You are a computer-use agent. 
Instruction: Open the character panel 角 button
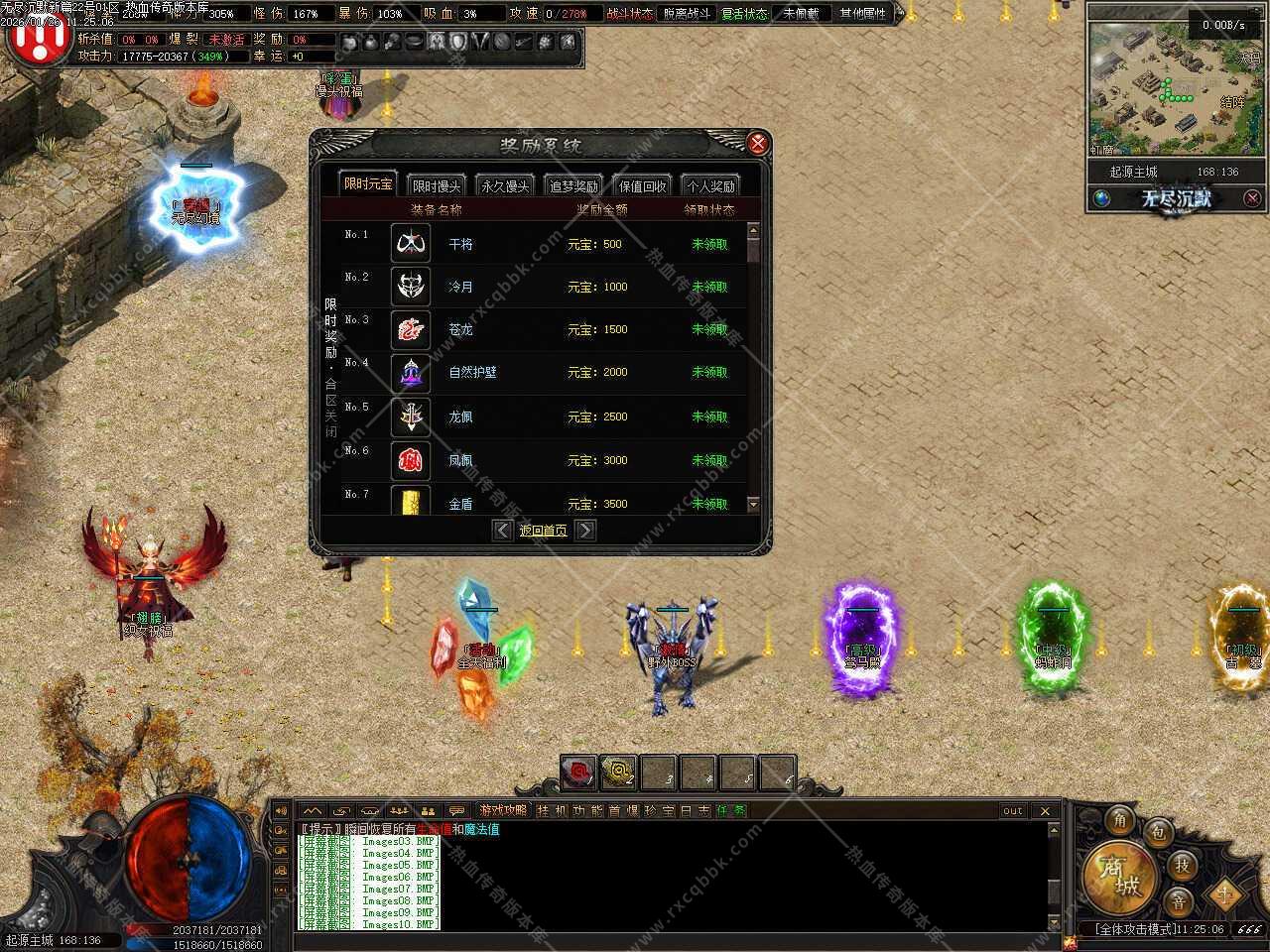[1120, 819]
